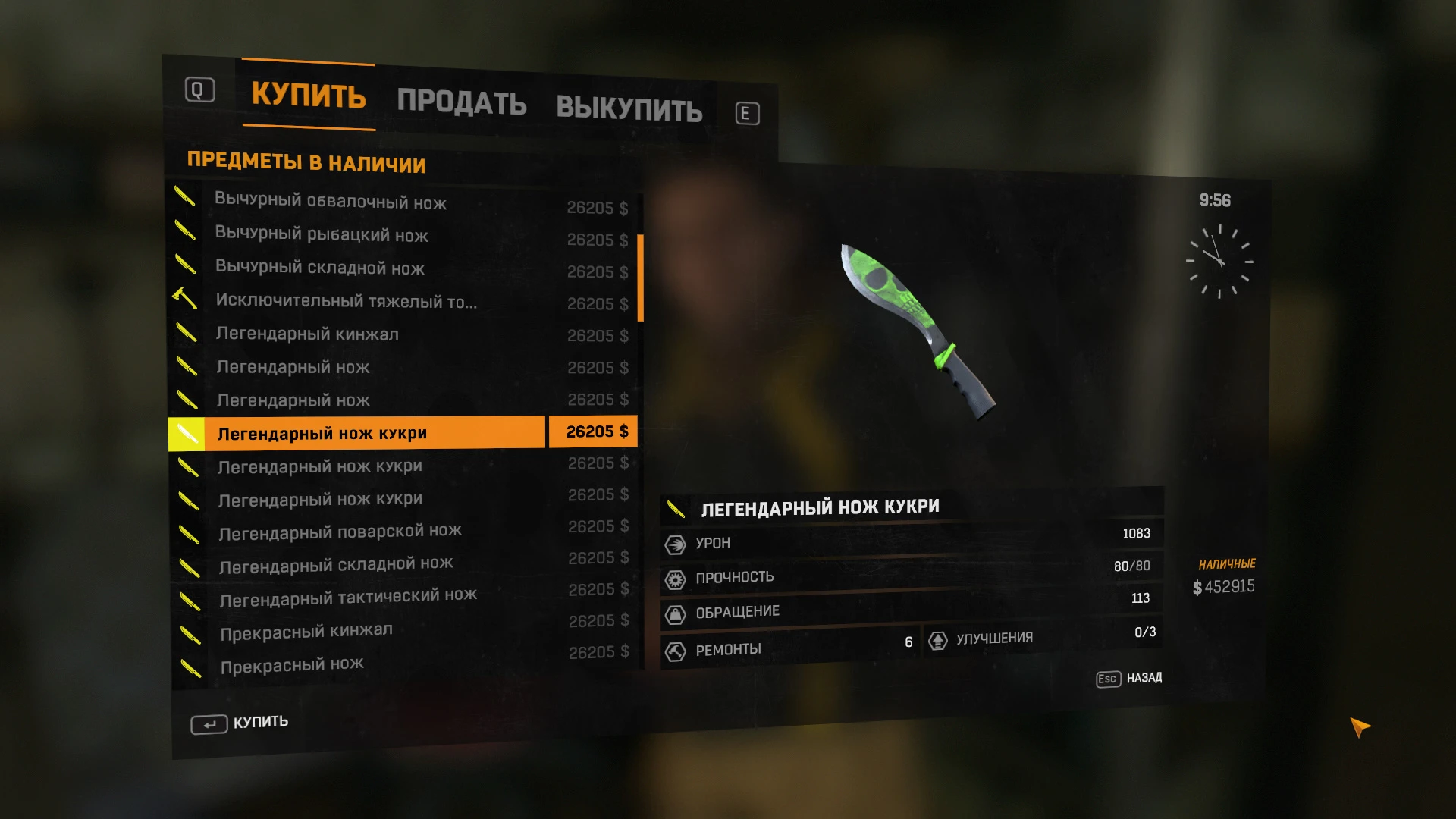The width and height of the screenshot is (1456, 819).
Task: Click the НАЗАД back button
Action: pos(1129,678)
